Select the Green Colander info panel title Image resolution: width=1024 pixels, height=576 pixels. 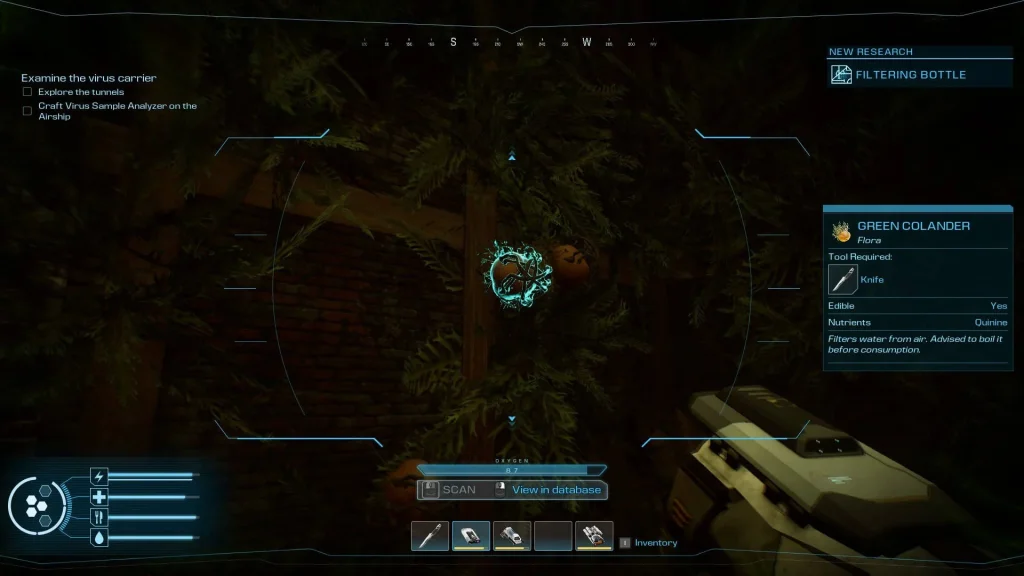913,226
